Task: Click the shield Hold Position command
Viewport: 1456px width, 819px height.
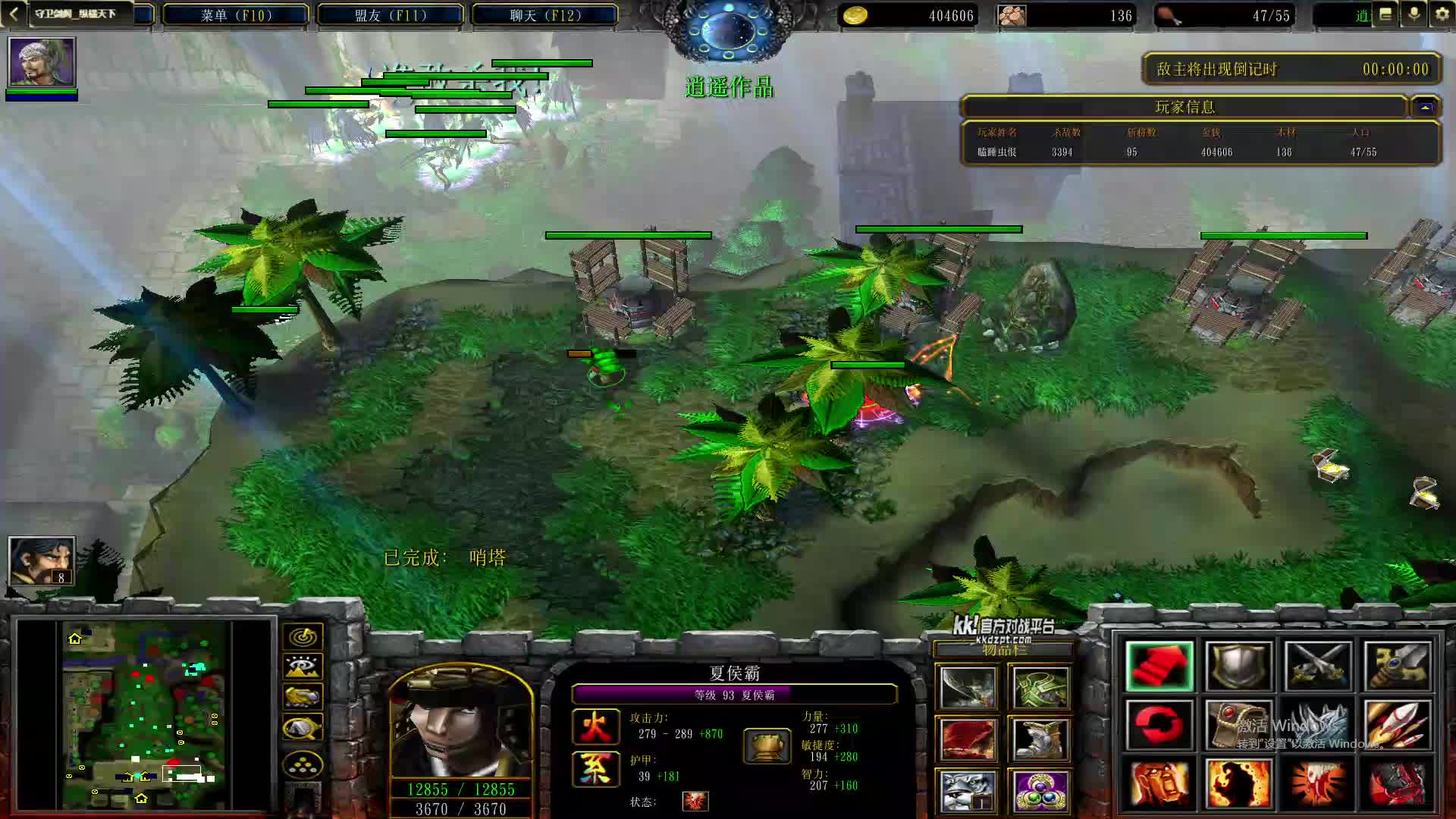Action: click(x=1238, y=667)
